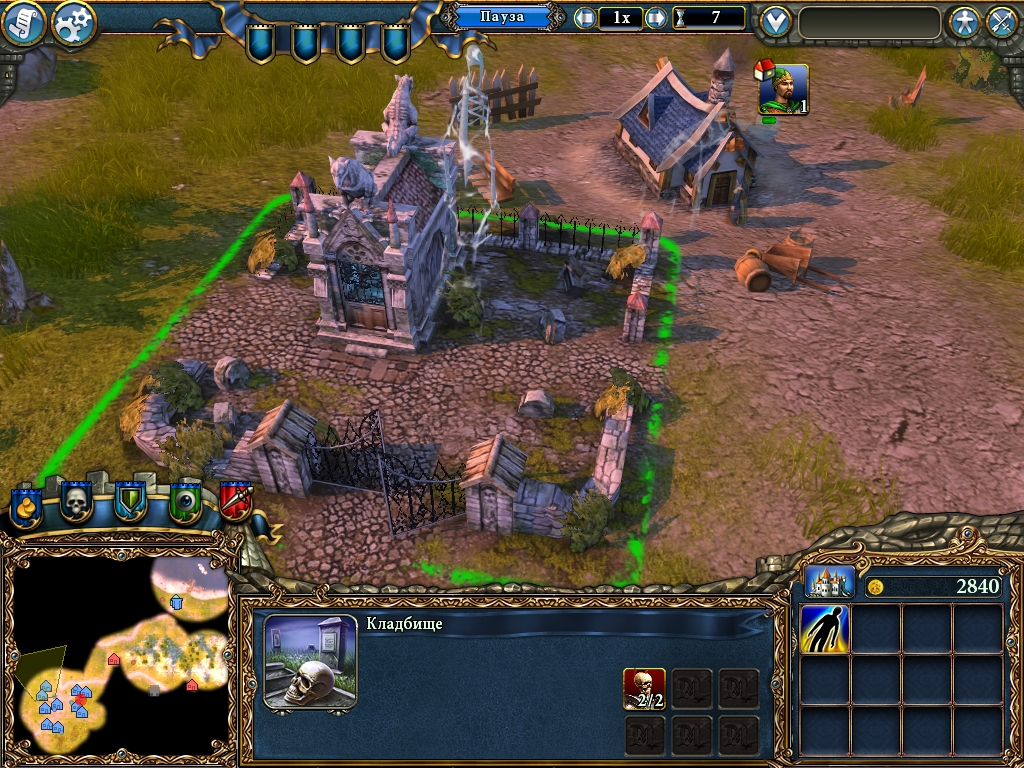Select the green-robed hero portrait

pyautogui.click(x=783, y=90)
